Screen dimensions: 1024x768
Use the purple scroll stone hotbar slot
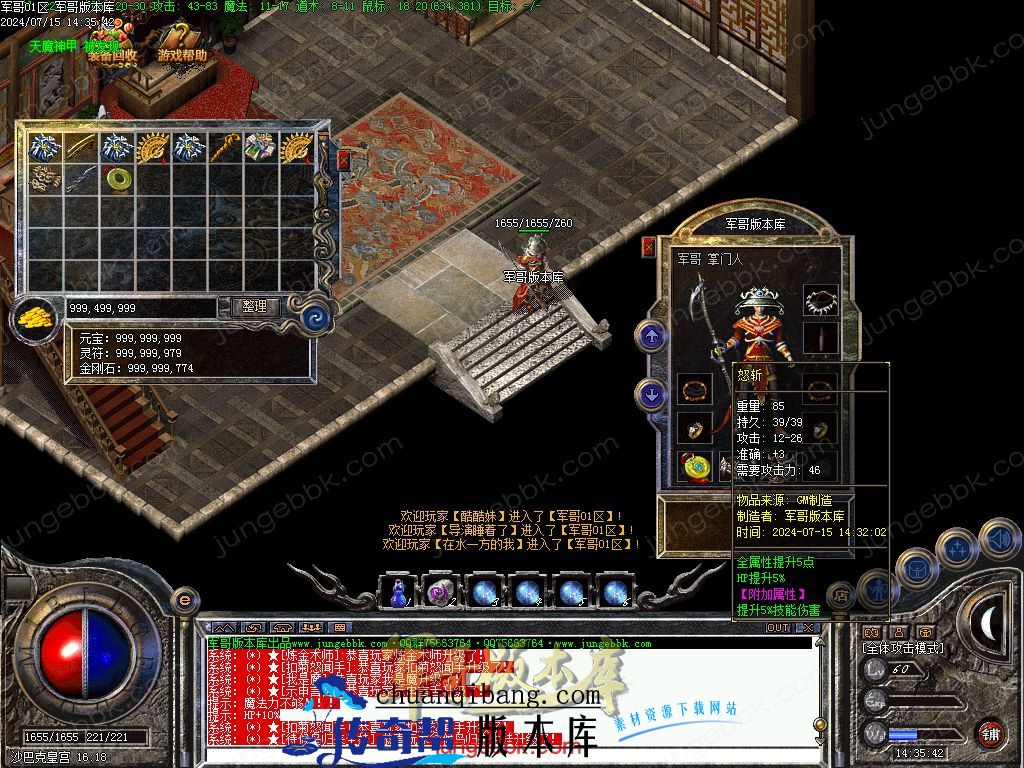[x=440, y=593]
